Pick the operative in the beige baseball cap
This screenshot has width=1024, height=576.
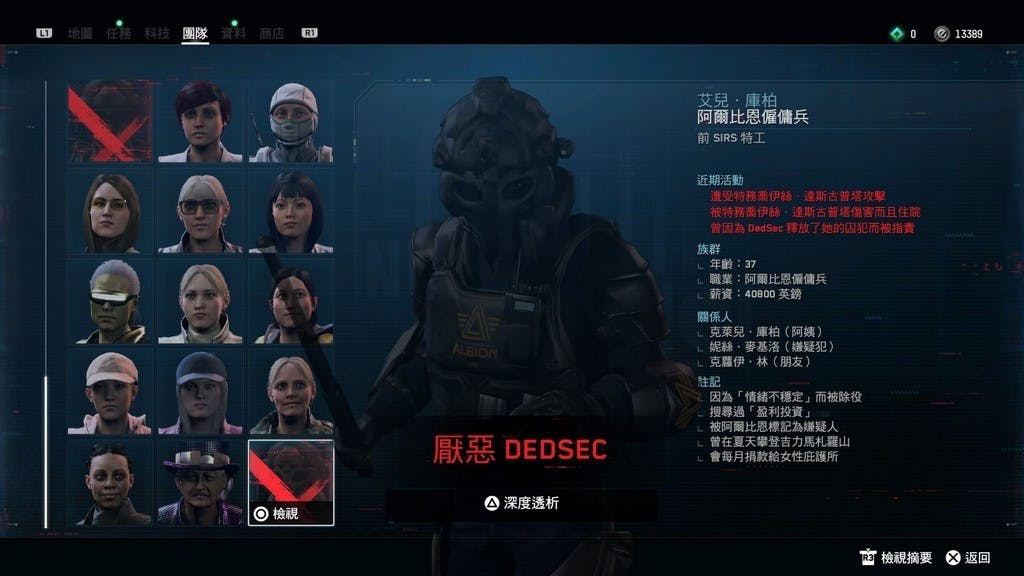tap(110, 392)
